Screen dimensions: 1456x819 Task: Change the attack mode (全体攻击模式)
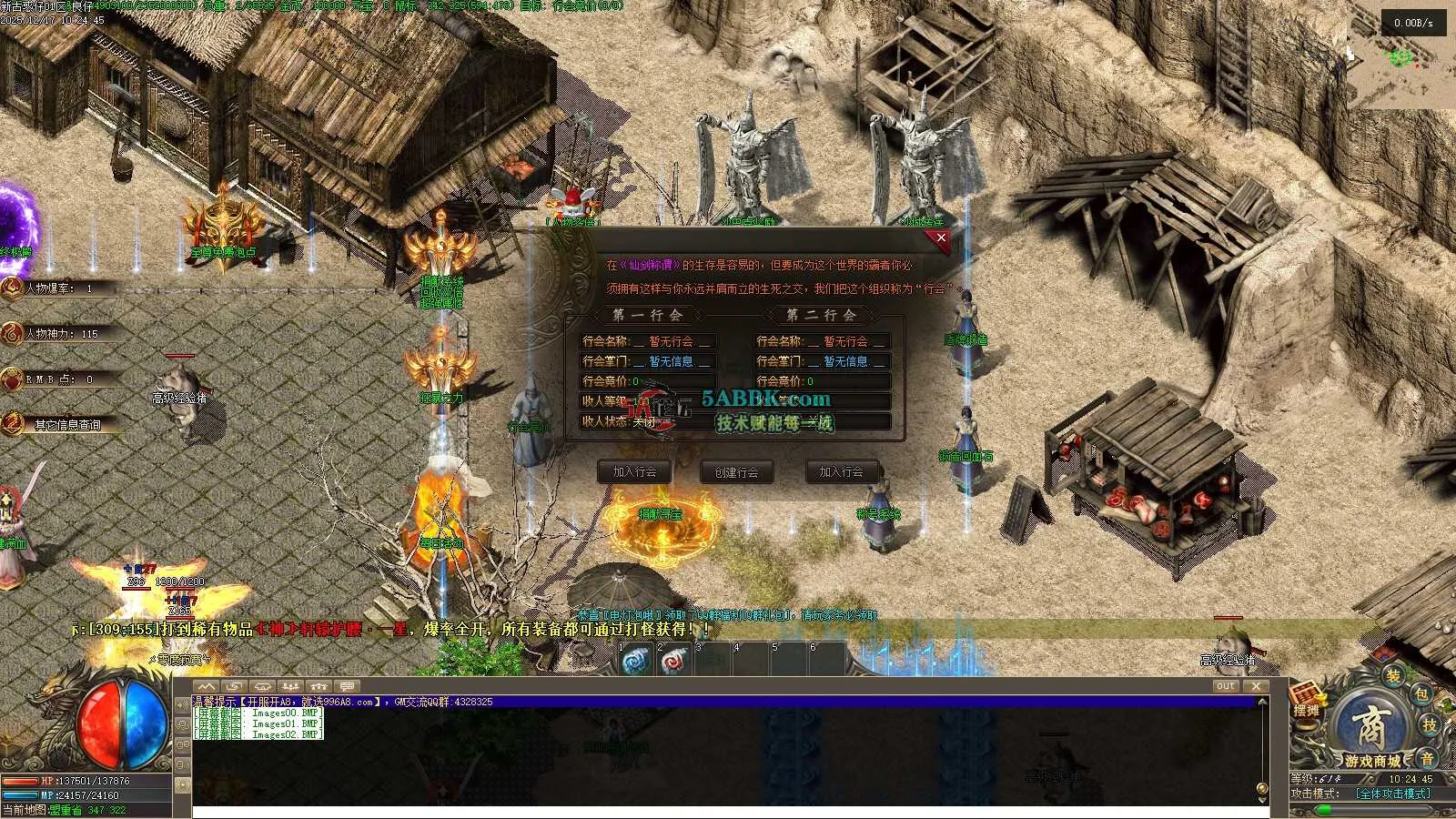(1392, 794)
